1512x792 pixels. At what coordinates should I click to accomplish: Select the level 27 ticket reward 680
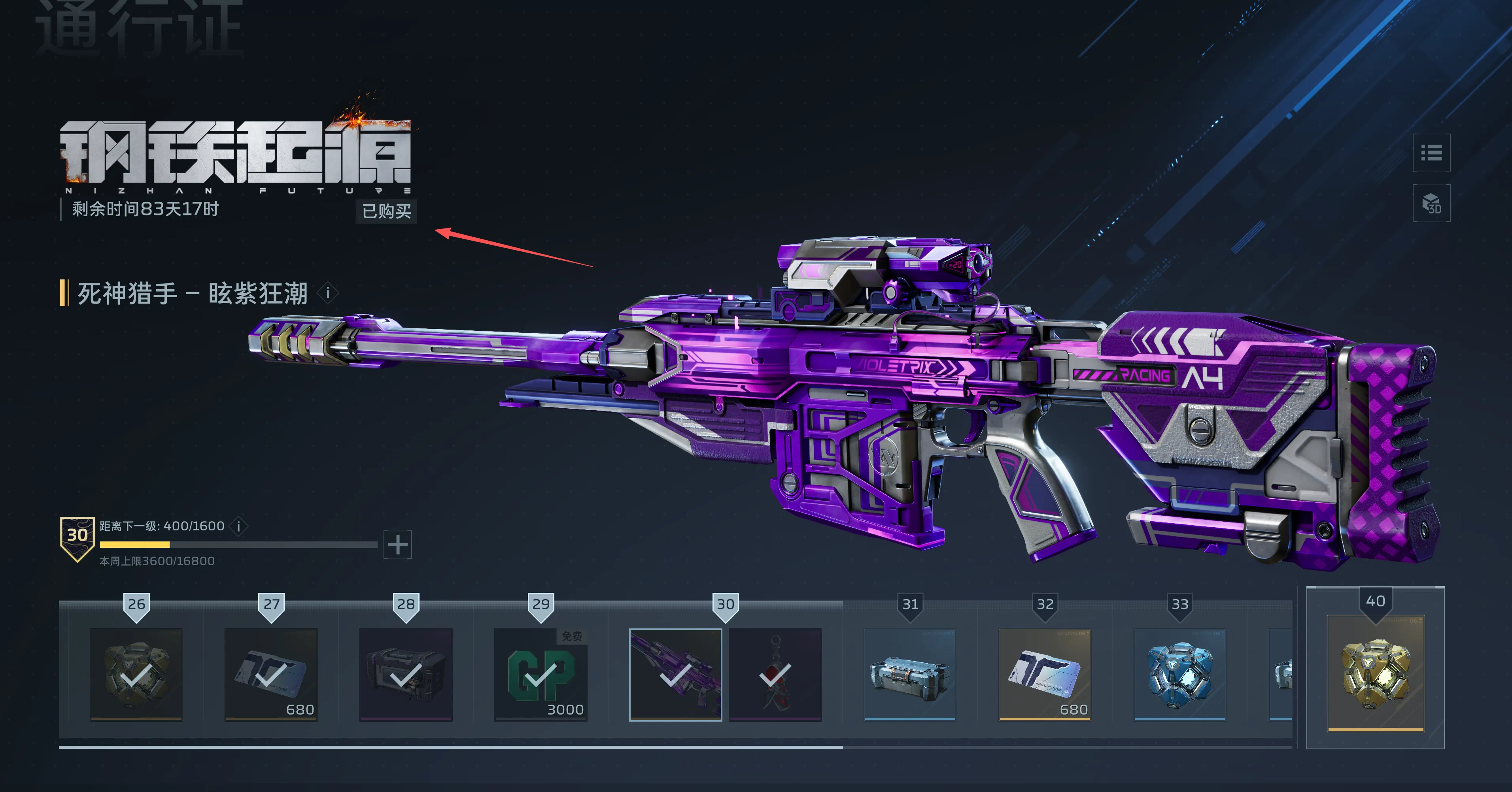click(271, 674)
